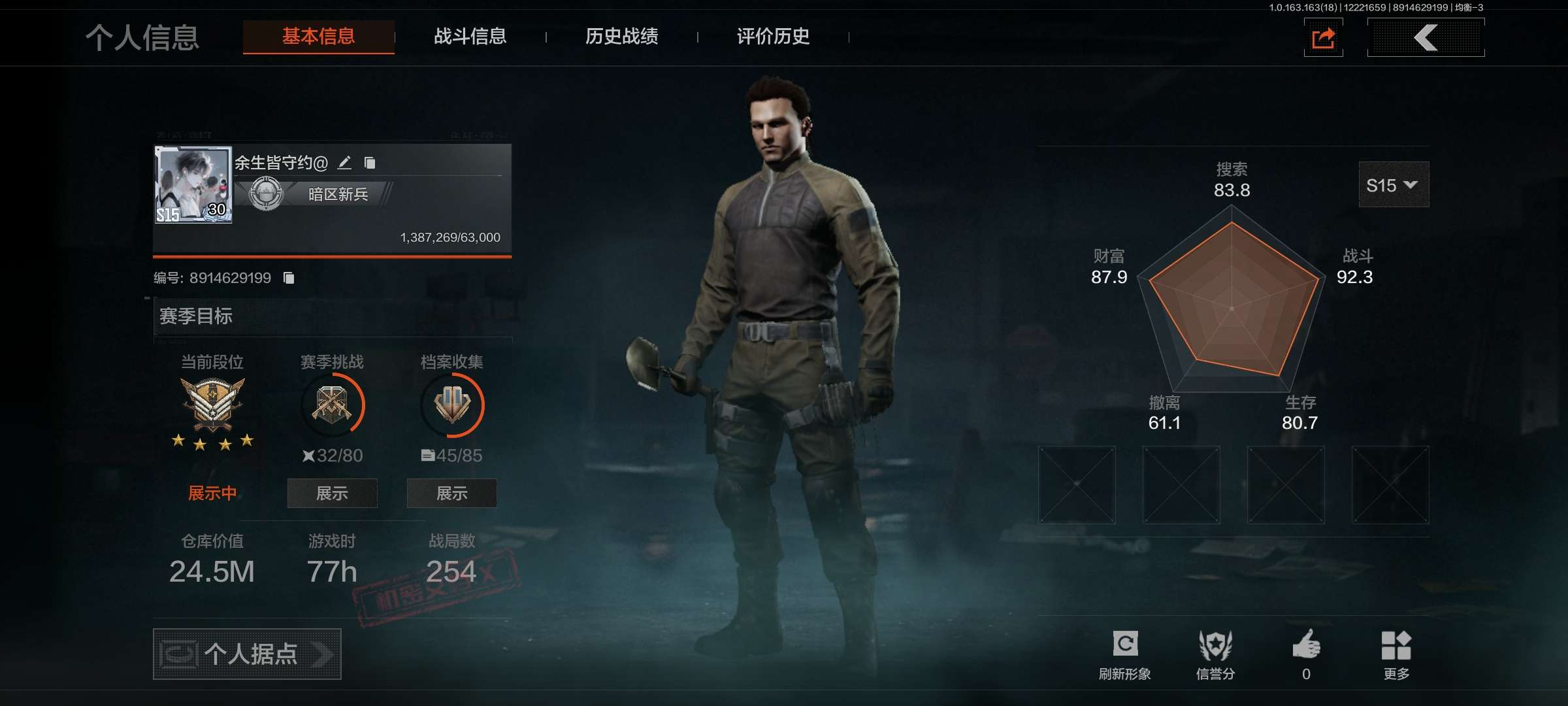Open the 历史战绩 tab
1568x706 pixels.
621,37
